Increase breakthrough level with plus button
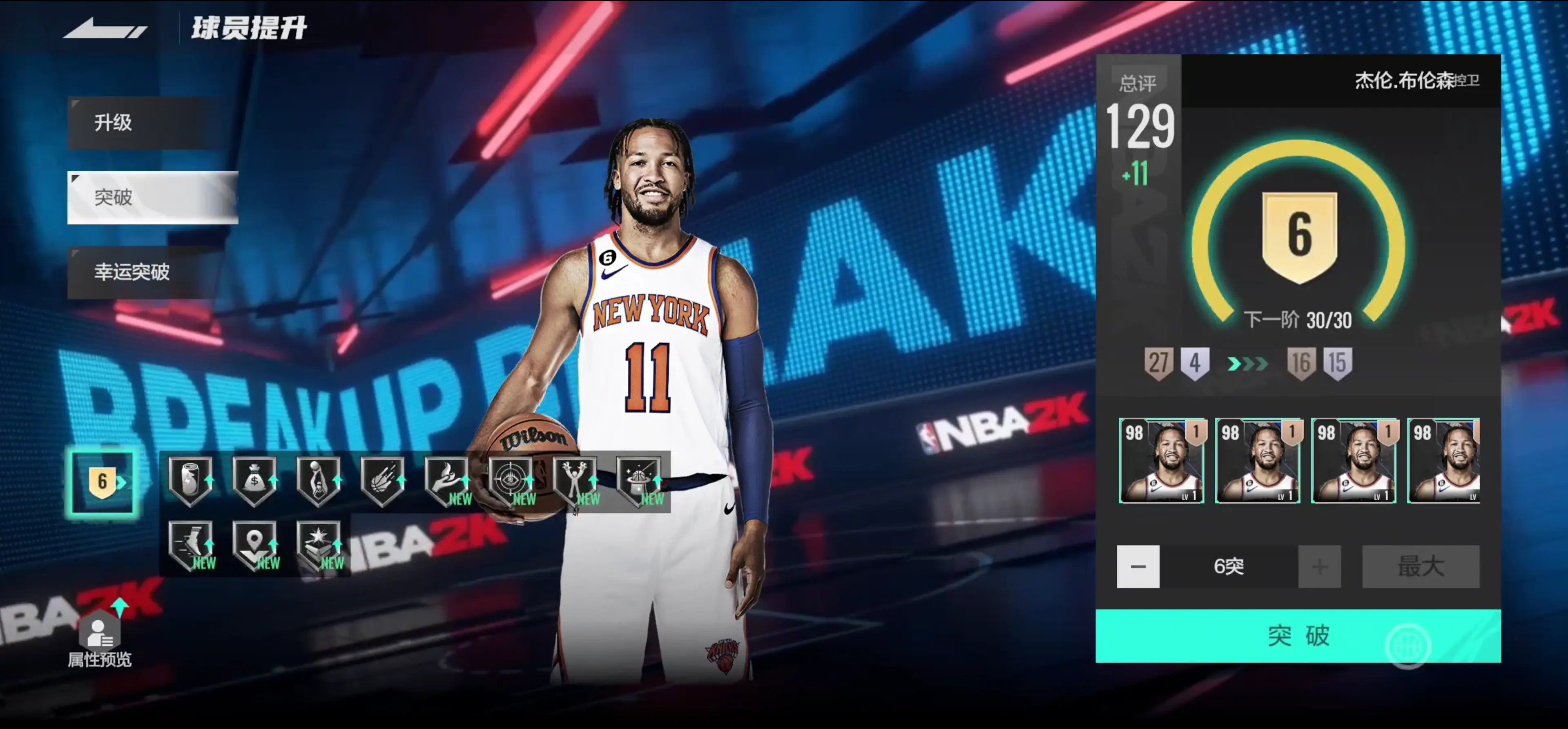 1319,566
